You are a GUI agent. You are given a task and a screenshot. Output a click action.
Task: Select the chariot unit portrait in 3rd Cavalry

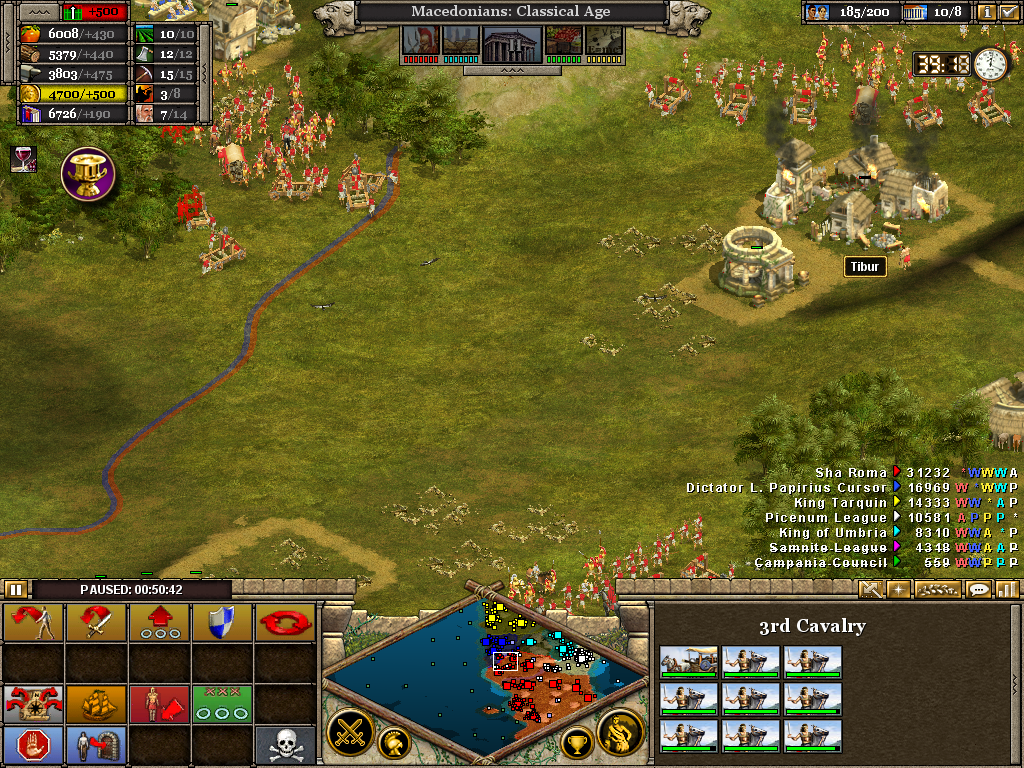pyautogui.click(x=688, y=662)
